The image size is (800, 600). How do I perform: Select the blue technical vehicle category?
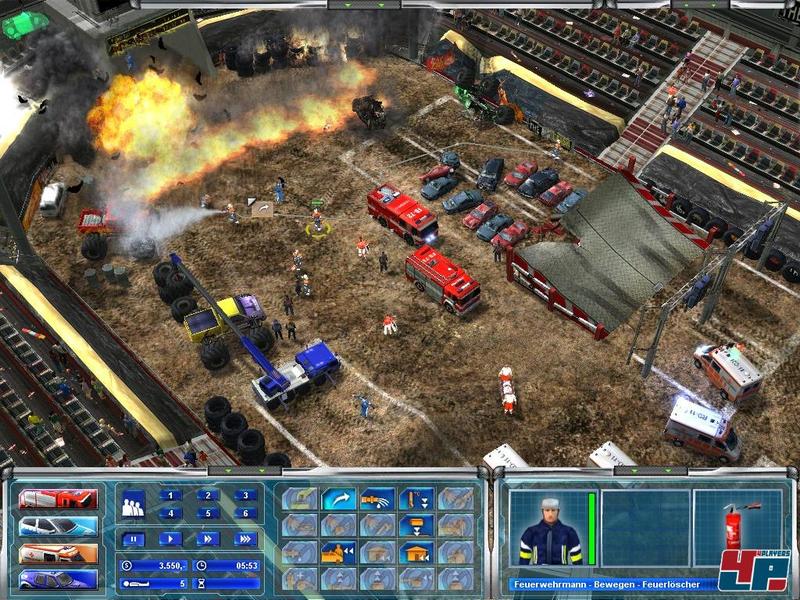click(x=58, y=580)
